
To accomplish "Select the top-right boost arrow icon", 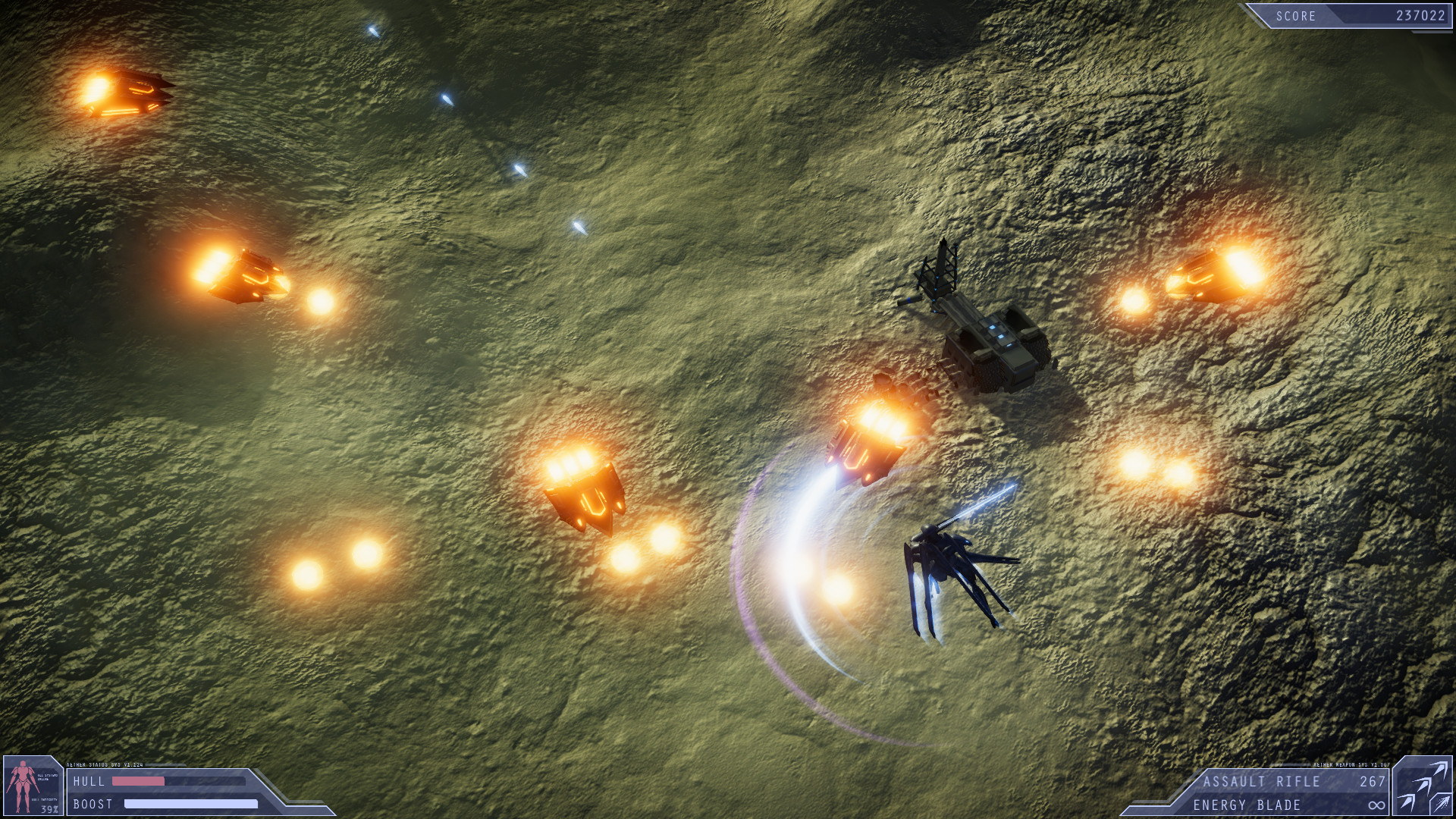I will [1439, 770].
